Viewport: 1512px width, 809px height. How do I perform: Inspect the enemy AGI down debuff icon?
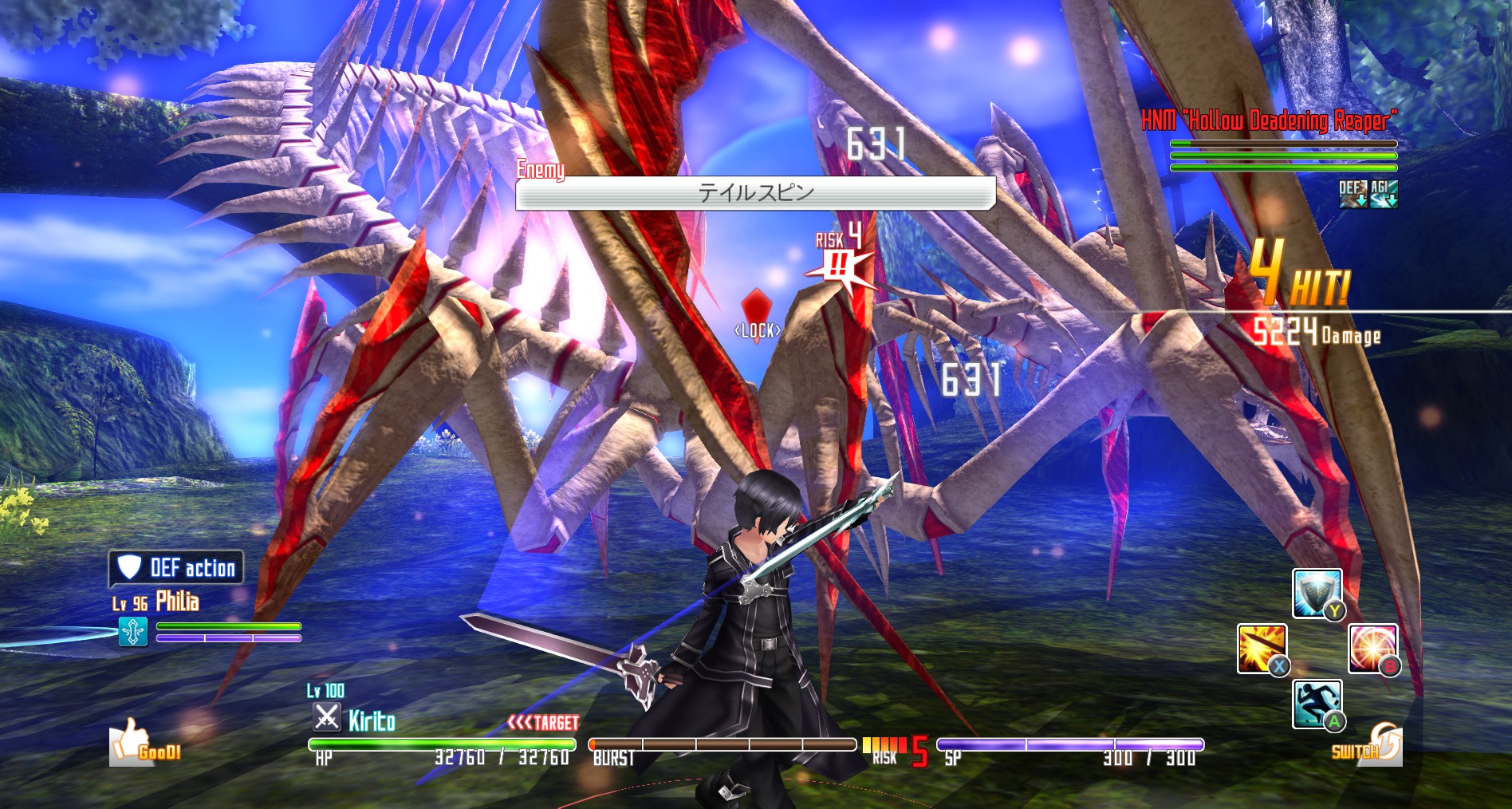tap(1383, 193)
